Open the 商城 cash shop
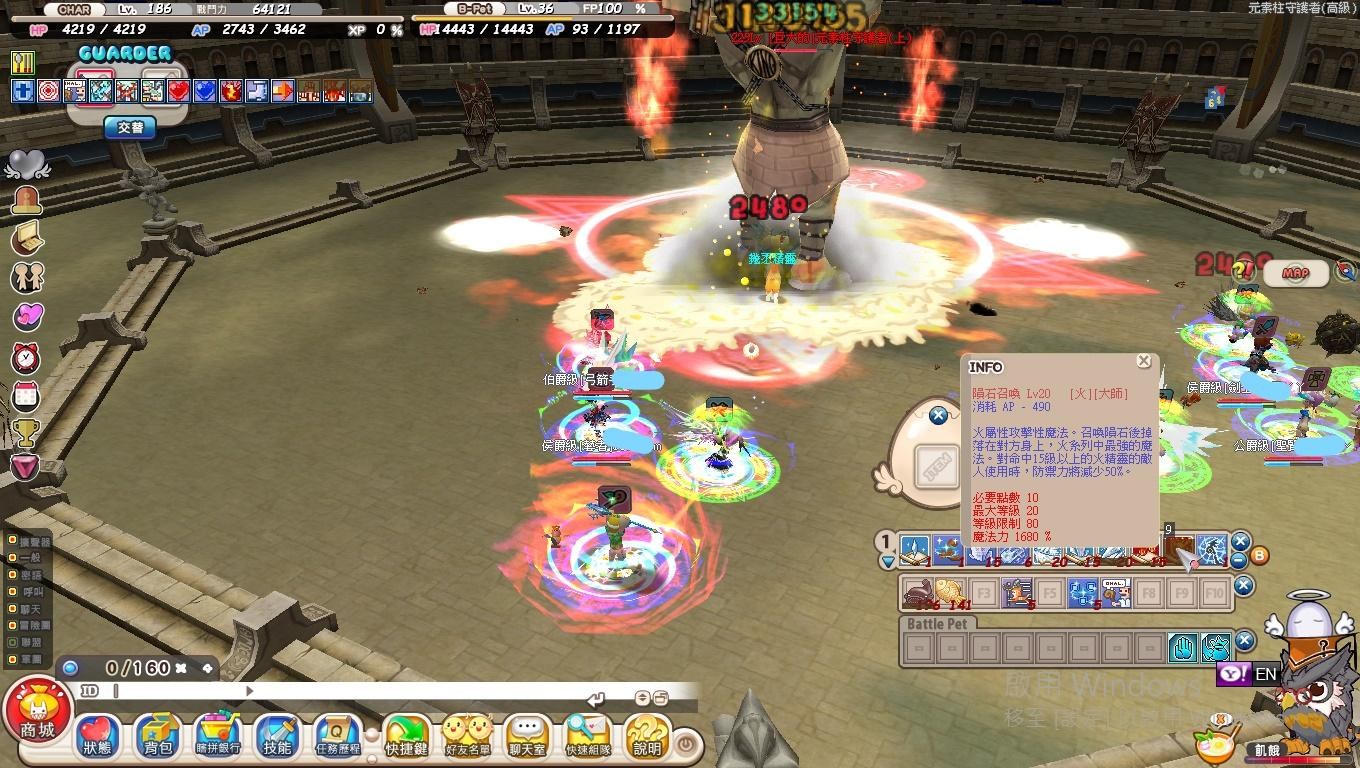Viewport: 1360px width, 768px height. coord(37,714)
